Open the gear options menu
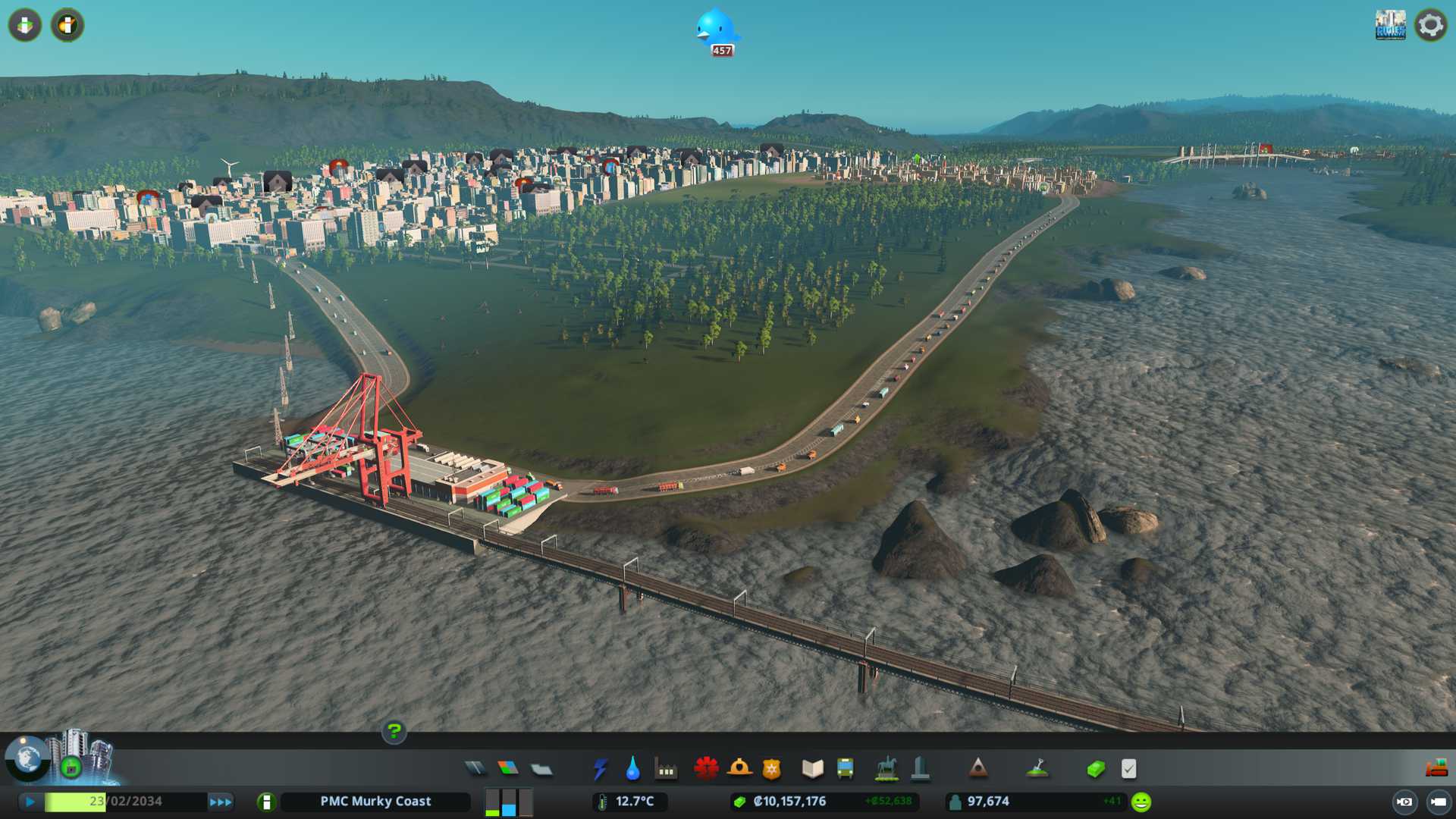 coord(1430,25)
